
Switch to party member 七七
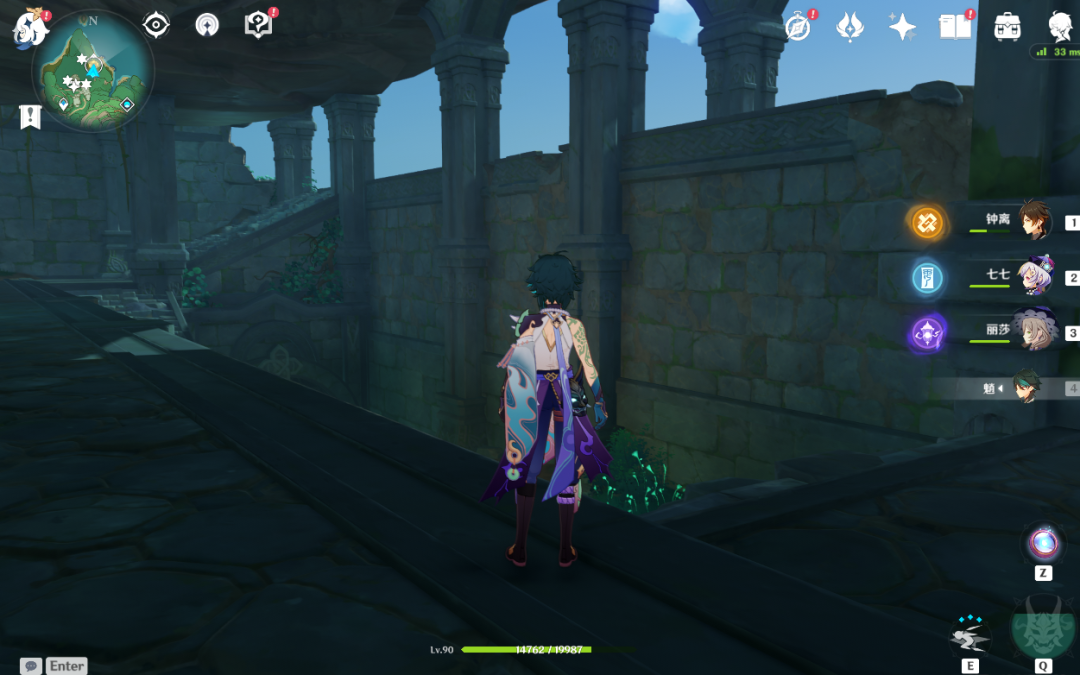(1034, 277)
